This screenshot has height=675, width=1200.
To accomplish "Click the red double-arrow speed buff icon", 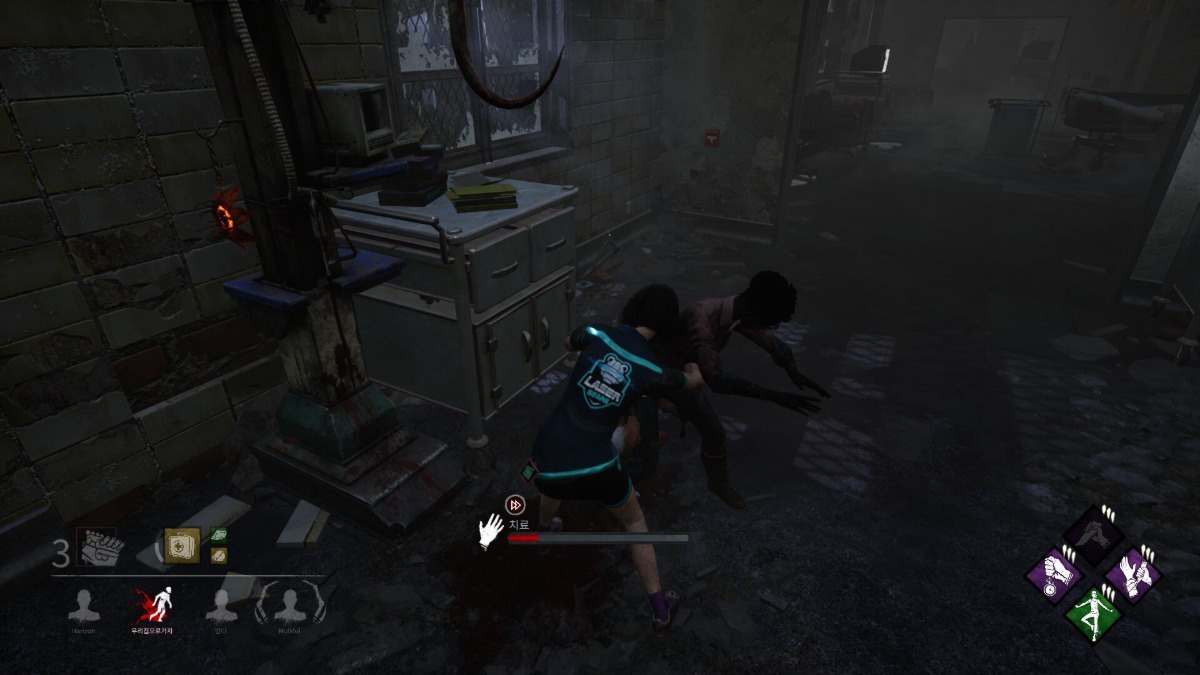I will pos(515,505).
